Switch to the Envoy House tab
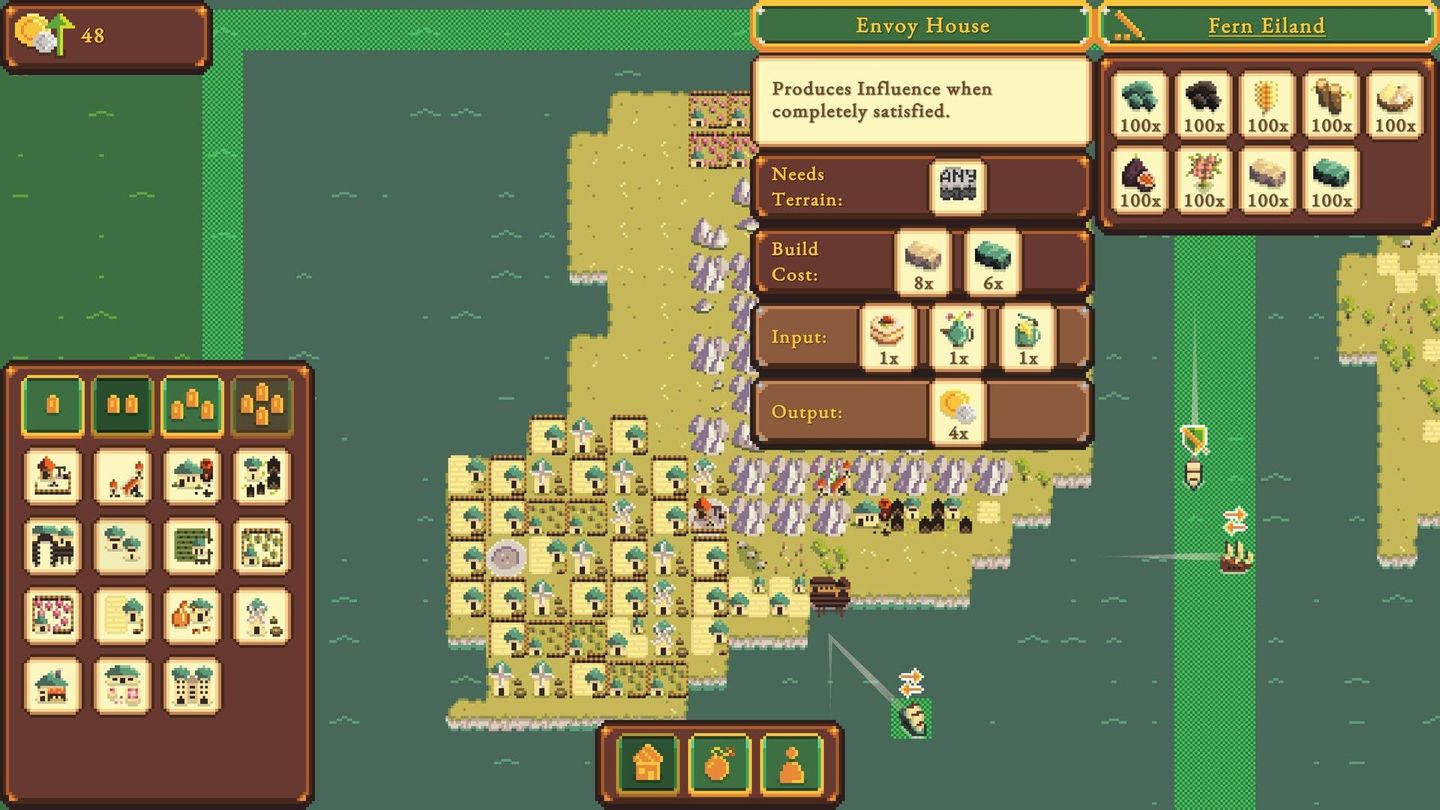 (x=922, y=26)
